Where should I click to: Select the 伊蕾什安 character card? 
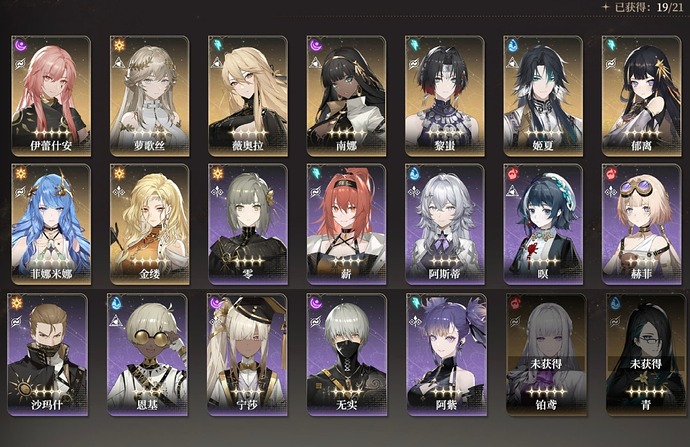(x=51, y=95)
